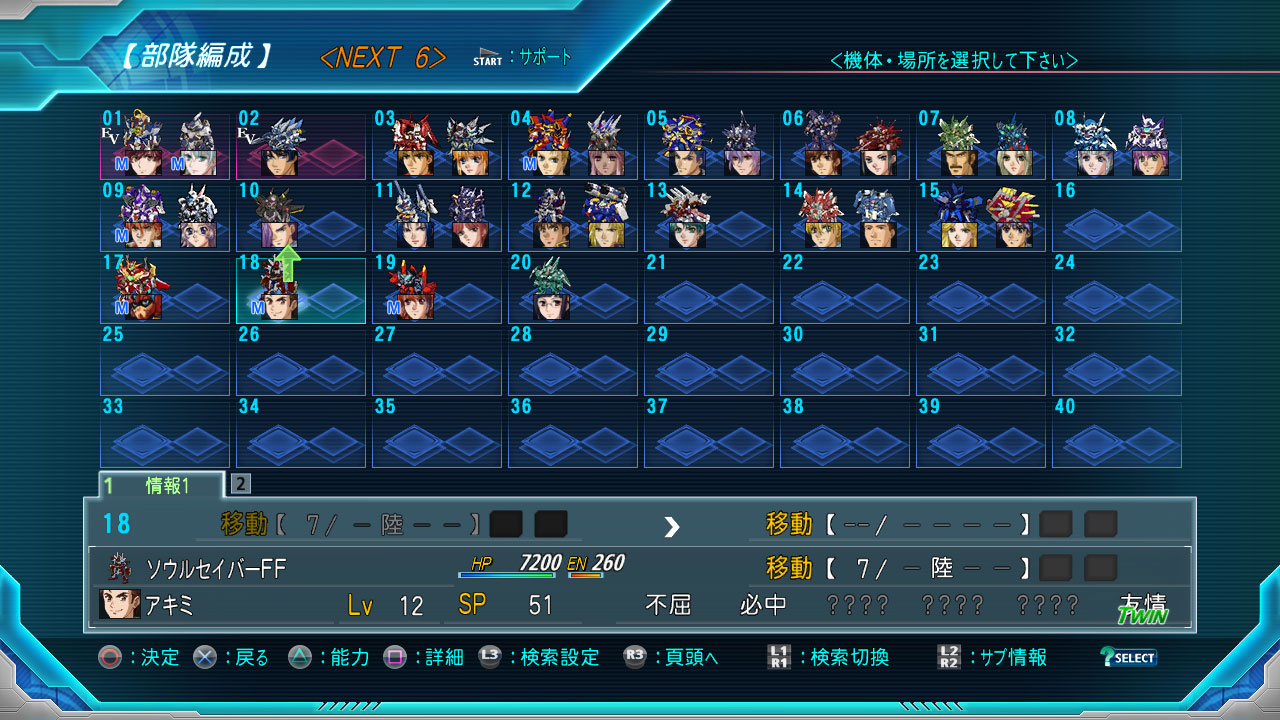The image size is (1280, 720).
Task: Pick squad slot 20
Action: [x=573, y=290]
